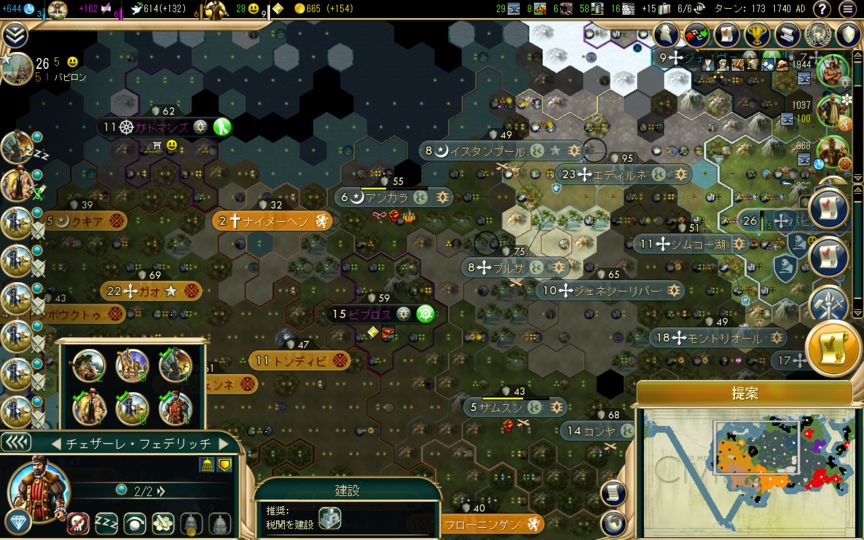This screenshot has height=540, width=864.
Task: Open the diplomacy overview with arrows icon
Action: [693, 36]
